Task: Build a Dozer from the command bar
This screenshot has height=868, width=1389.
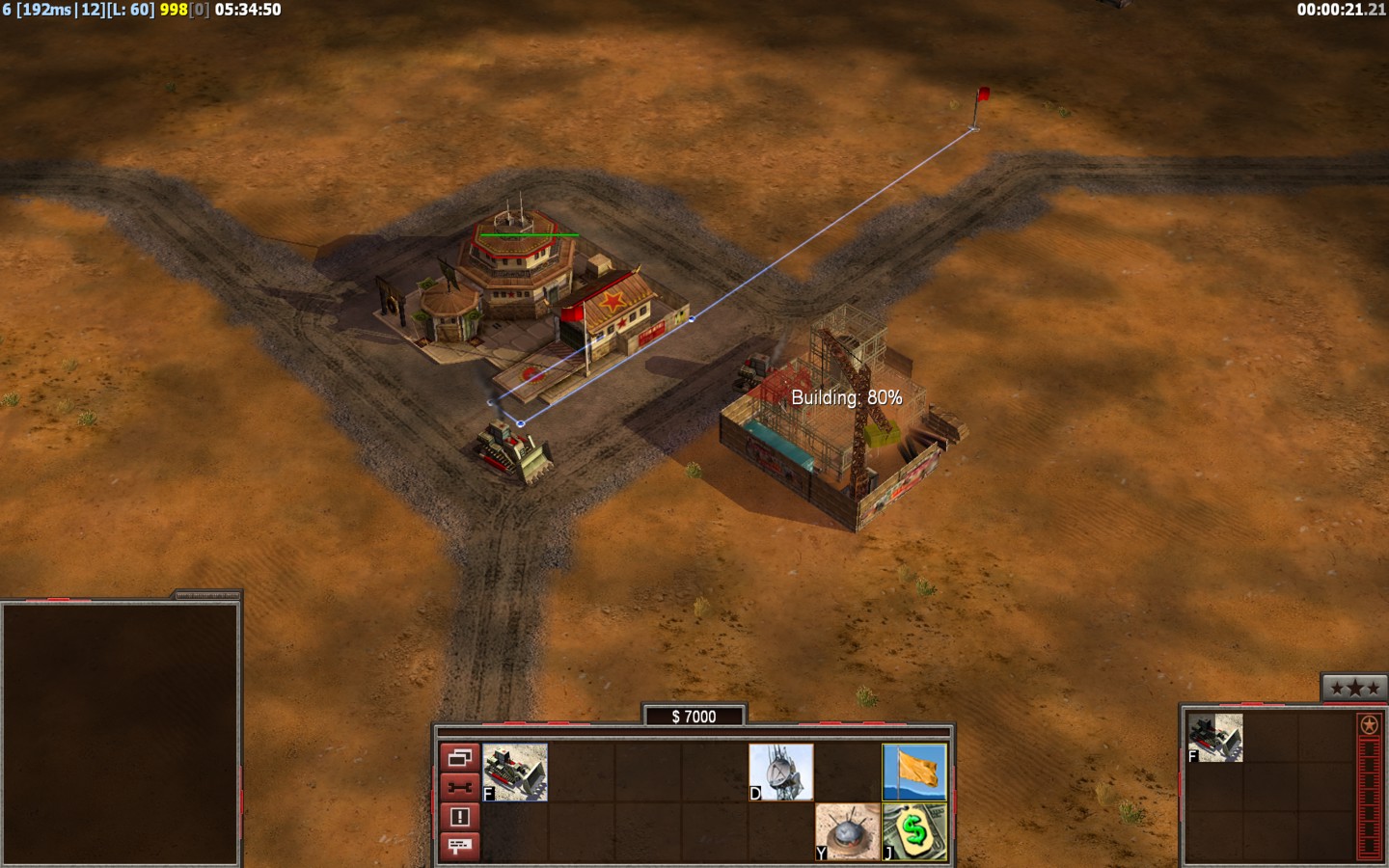Action: (x=515, y=772)
